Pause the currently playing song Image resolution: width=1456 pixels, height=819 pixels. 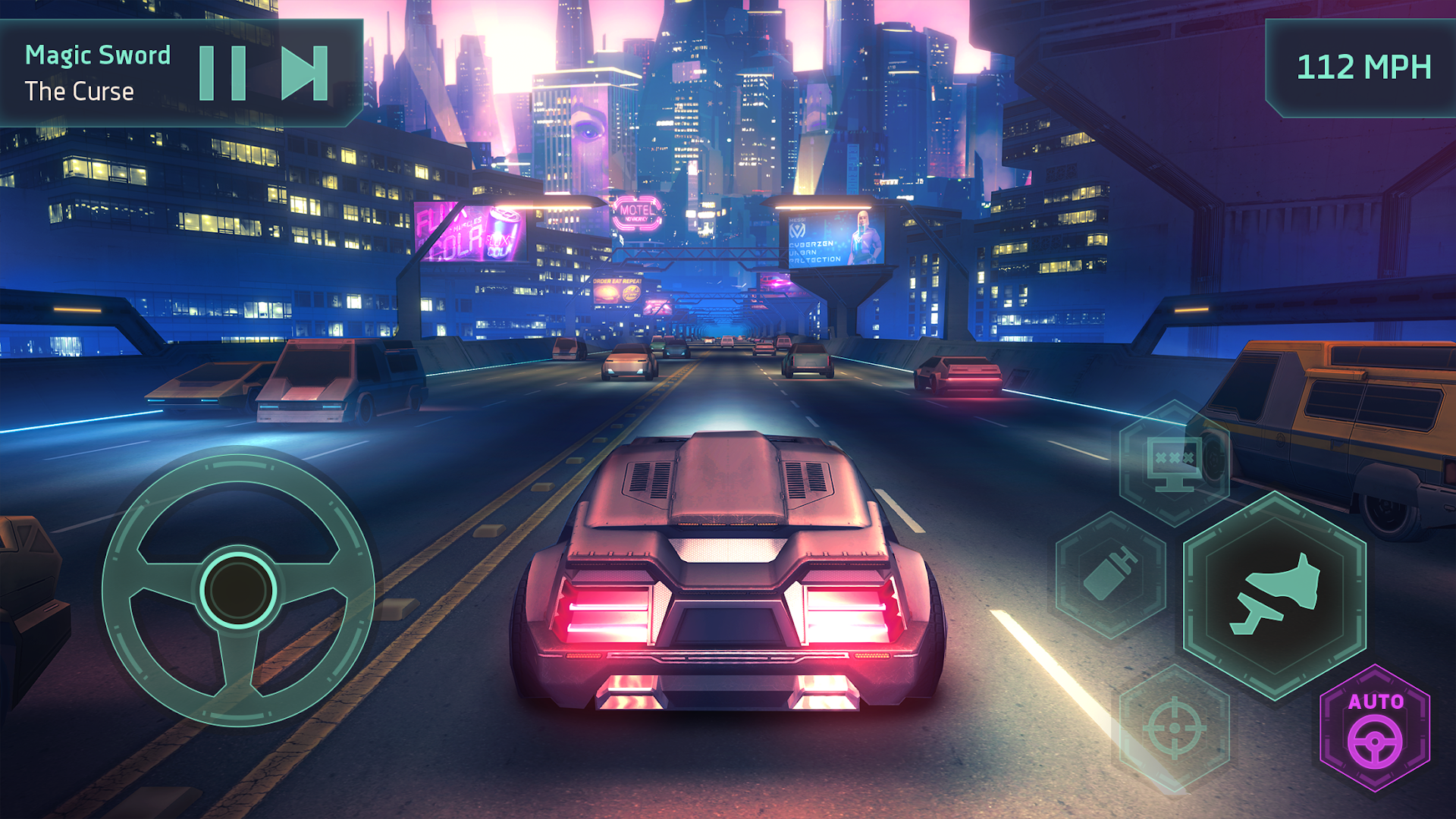(224, 74)
